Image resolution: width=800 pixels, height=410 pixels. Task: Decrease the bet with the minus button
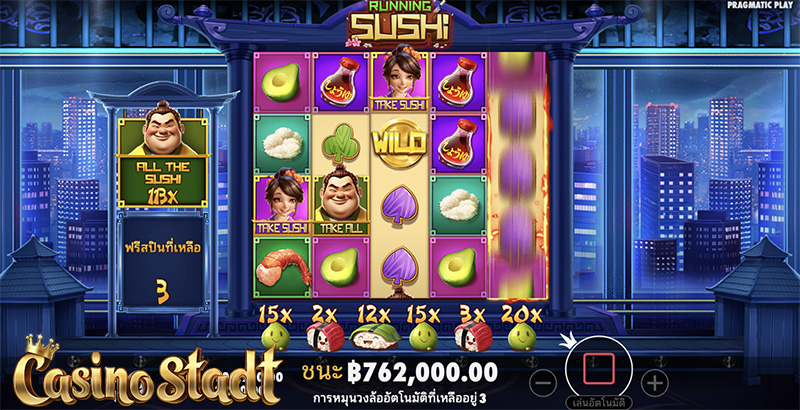(x=542, y=382)
